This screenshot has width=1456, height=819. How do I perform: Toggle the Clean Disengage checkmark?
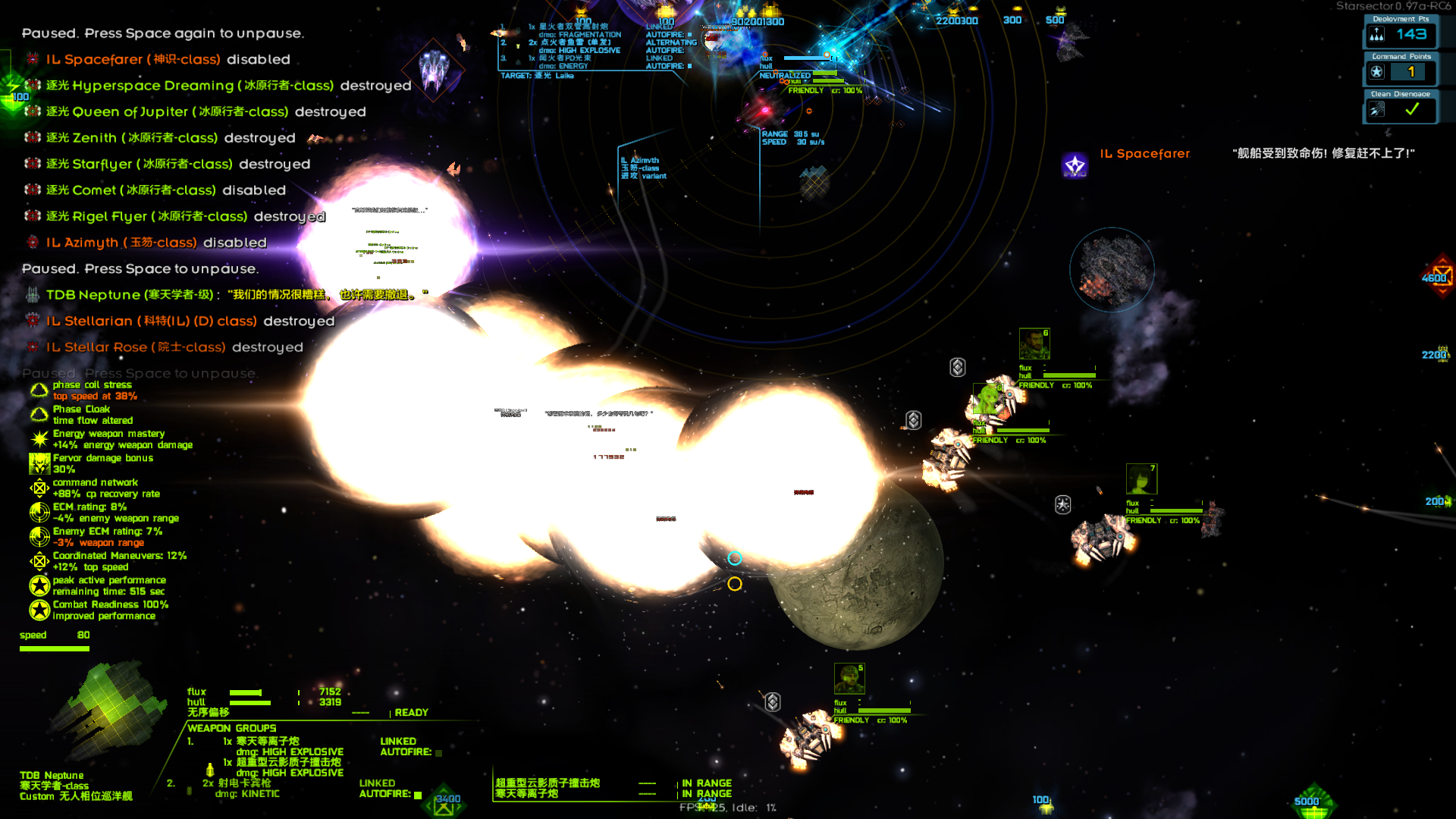pos(1410,108)
